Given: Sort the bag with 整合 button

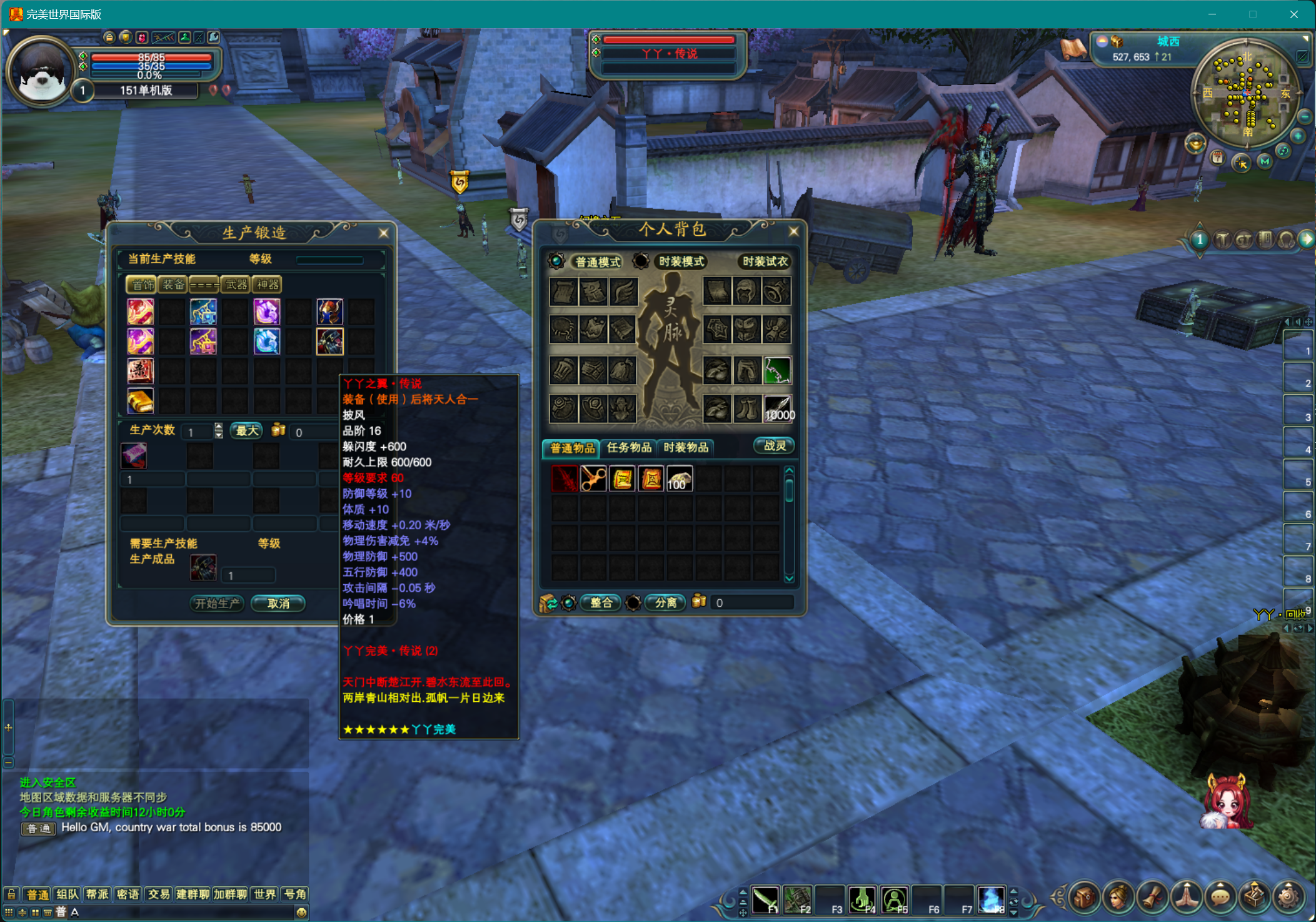Looking at the screenshot, I should pos(601,603).
